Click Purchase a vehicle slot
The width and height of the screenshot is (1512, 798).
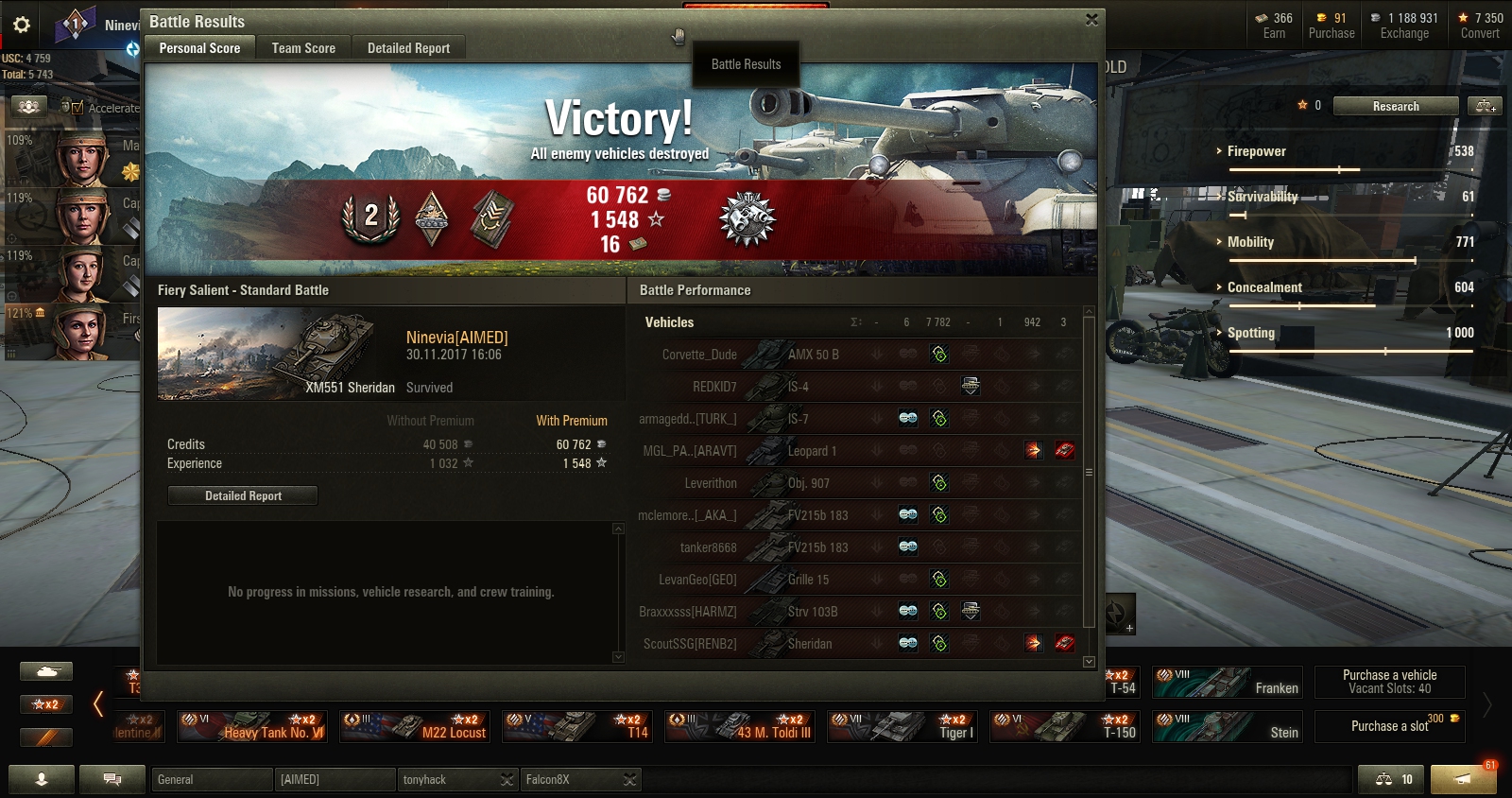[1389, 682]
